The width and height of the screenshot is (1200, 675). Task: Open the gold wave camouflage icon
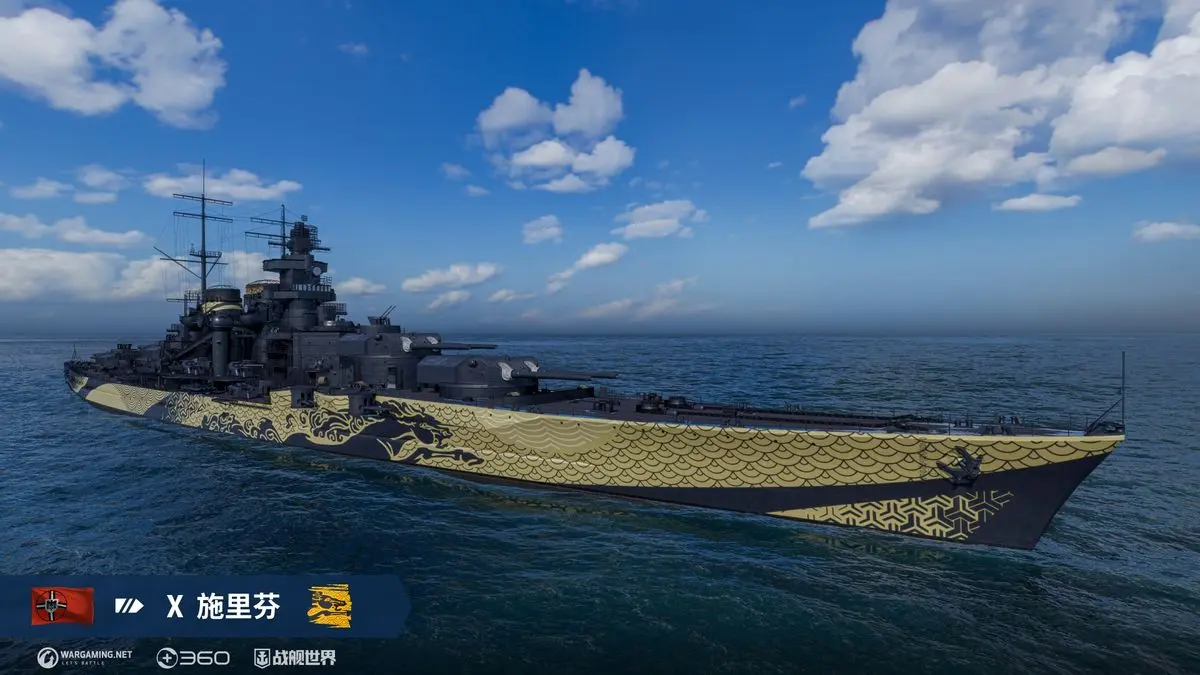pos(329,606)
